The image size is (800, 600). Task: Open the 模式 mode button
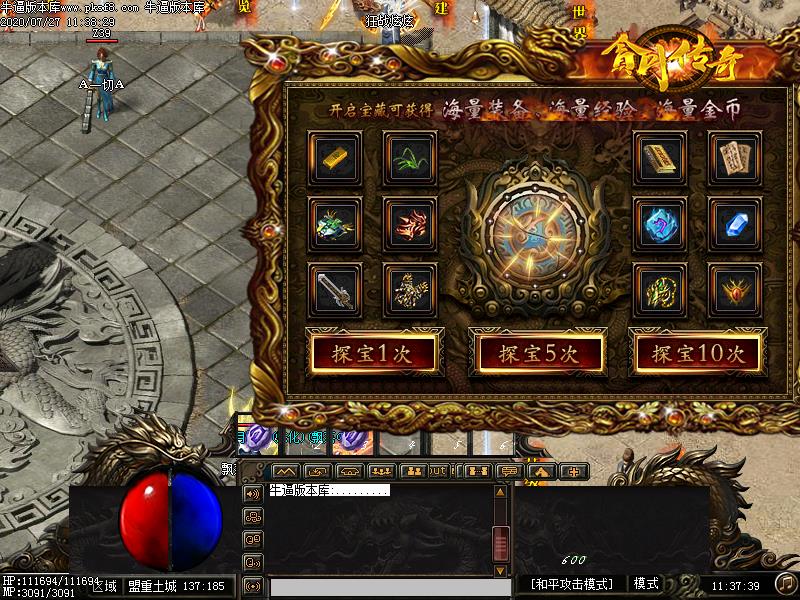646,584
